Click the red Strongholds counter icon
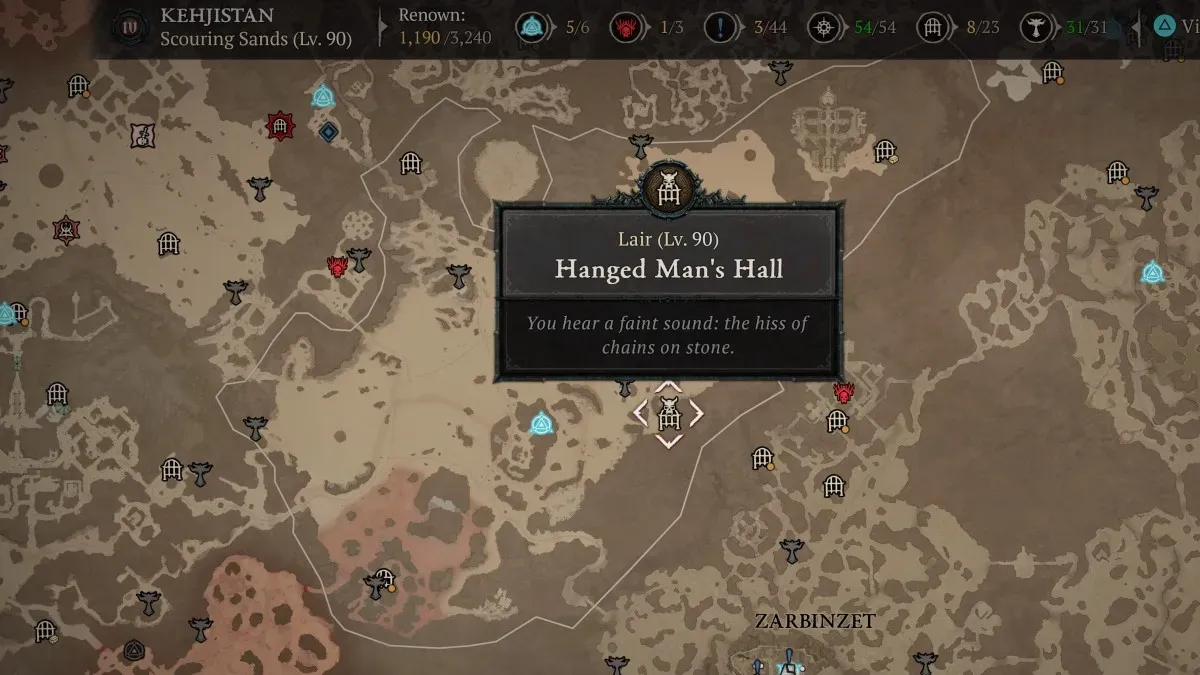This screenshot has width=1200, height=675. (625, 27)
